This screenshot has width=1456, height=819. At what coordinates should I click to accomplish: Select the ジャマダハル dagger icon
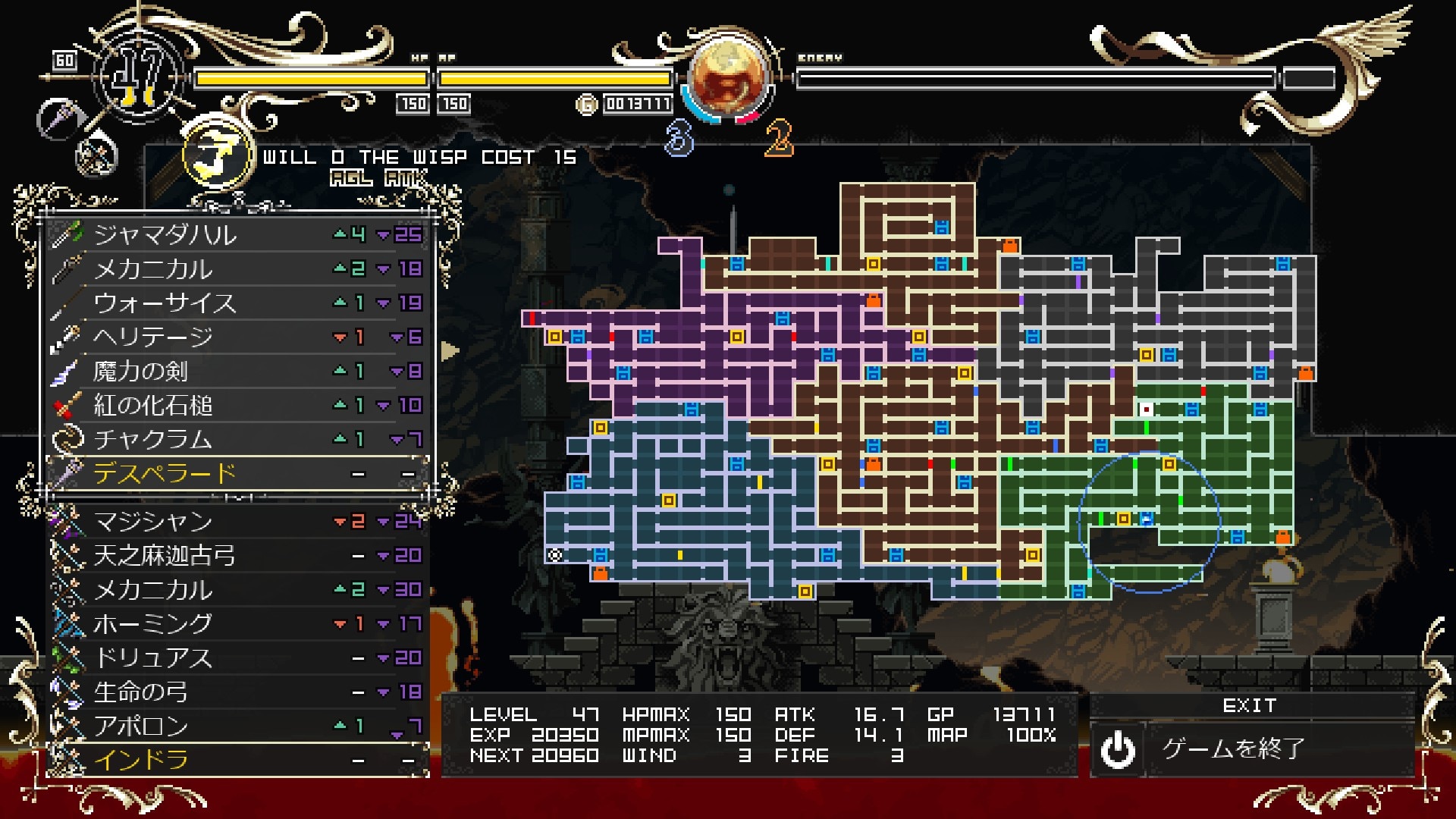pyautogui.click(x=72, y=235)
